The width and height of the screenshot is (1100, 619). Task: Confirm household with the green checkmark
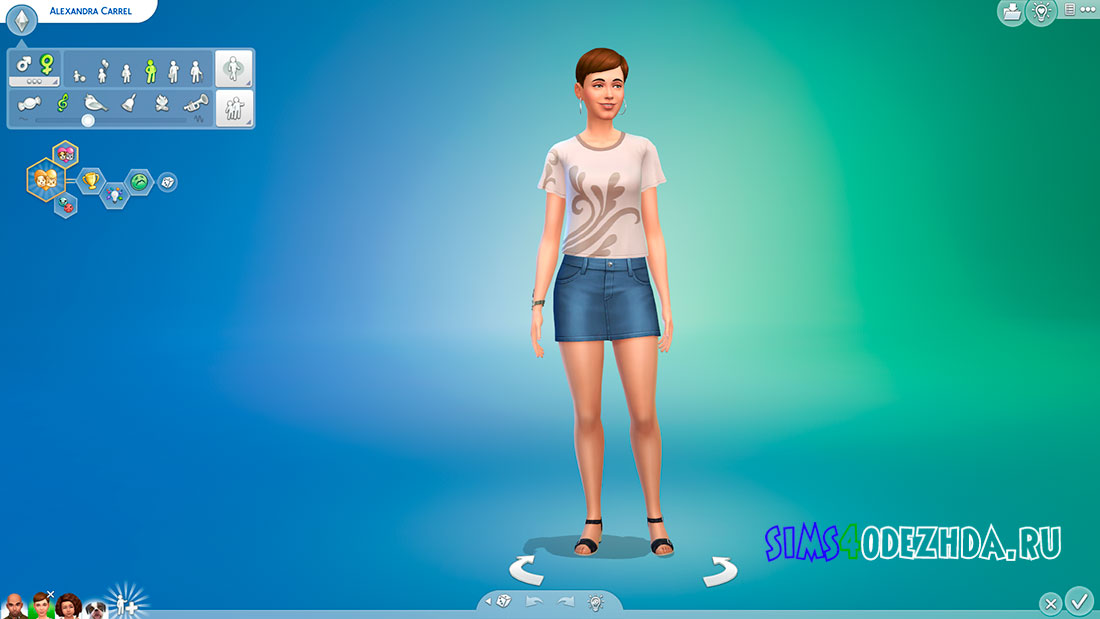pos(1079,601)
